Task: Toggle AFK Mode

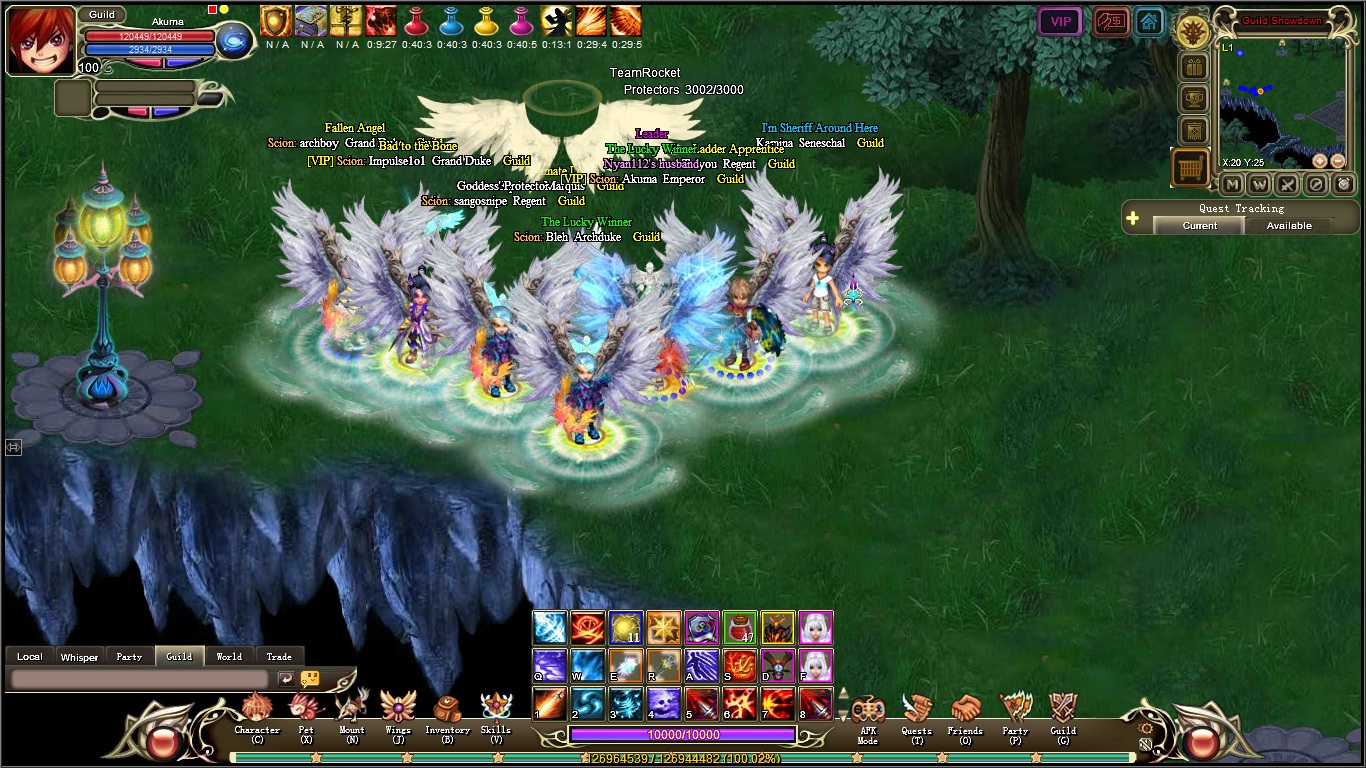Action: tap(867, 714)
